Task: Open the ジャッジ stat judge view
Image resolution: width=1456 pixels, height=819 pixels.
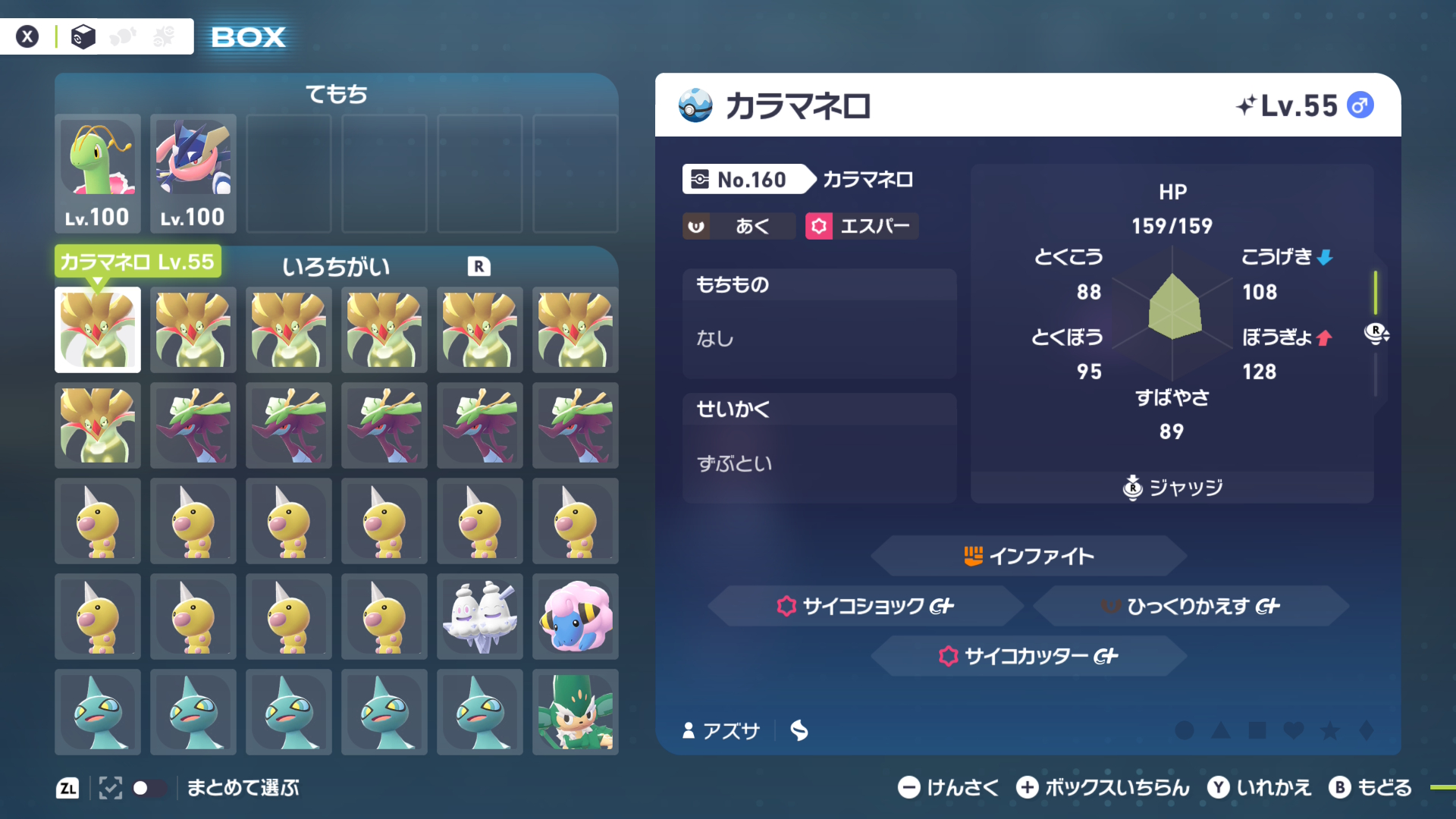Action: tap(1172, 488)
